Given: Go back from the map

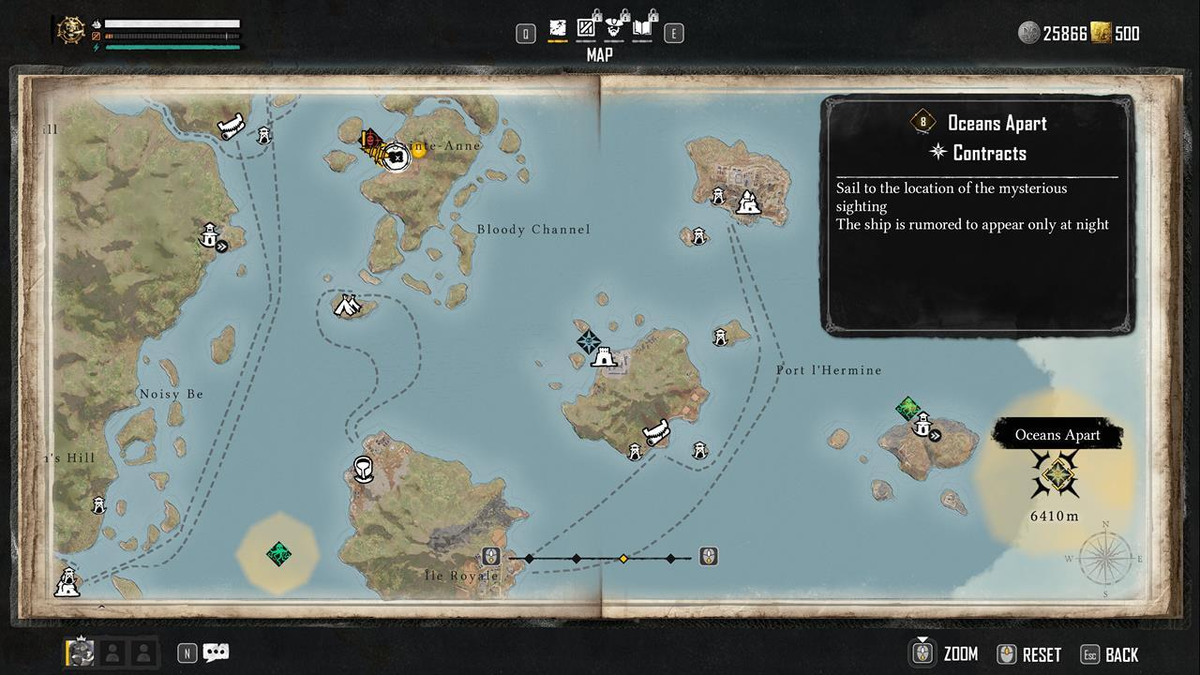Looking at the screenshot, I should pyautogui.click(x=1110, y=655).
